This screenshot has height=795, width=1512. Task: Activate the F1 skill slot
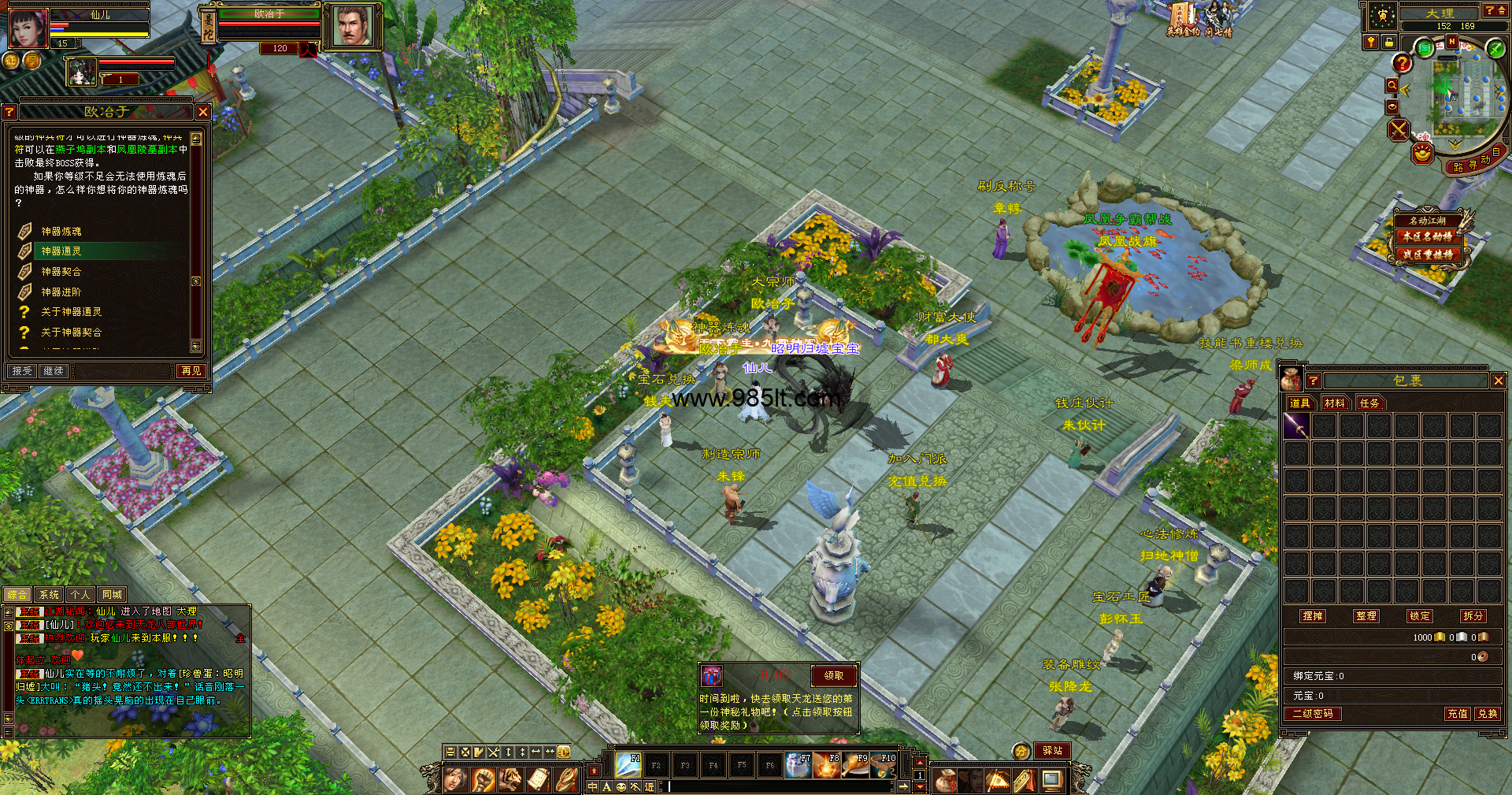pos(628,764)
